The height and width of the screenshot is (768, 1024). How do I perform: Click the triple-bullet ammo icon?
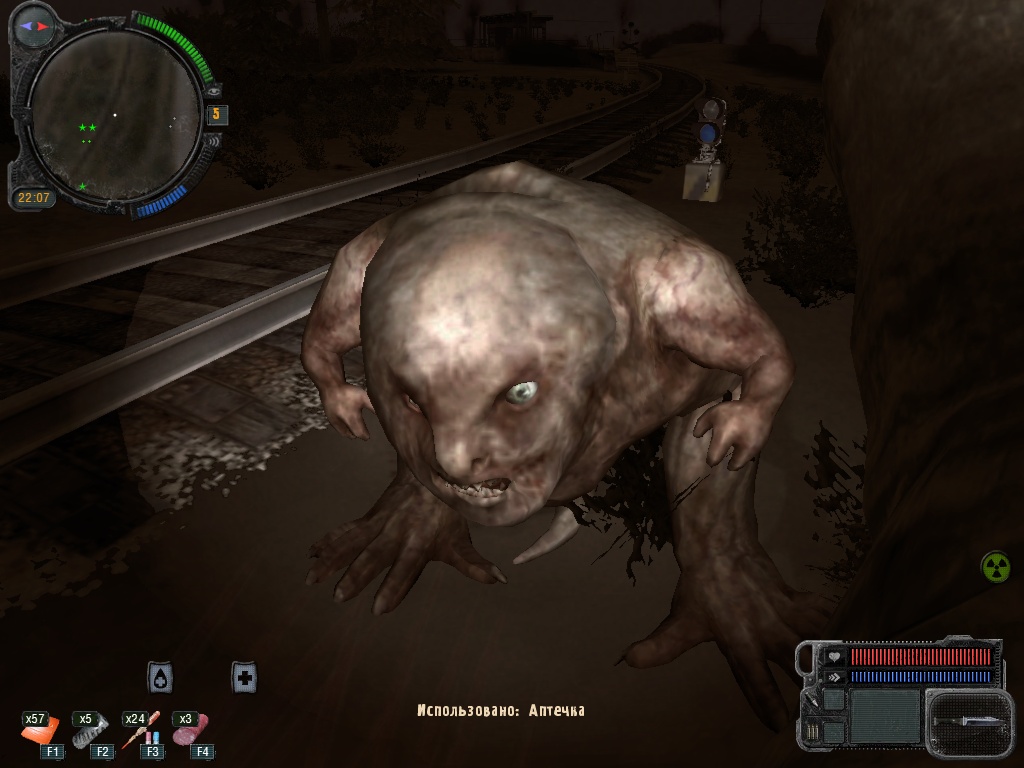(x=812, y=731)
